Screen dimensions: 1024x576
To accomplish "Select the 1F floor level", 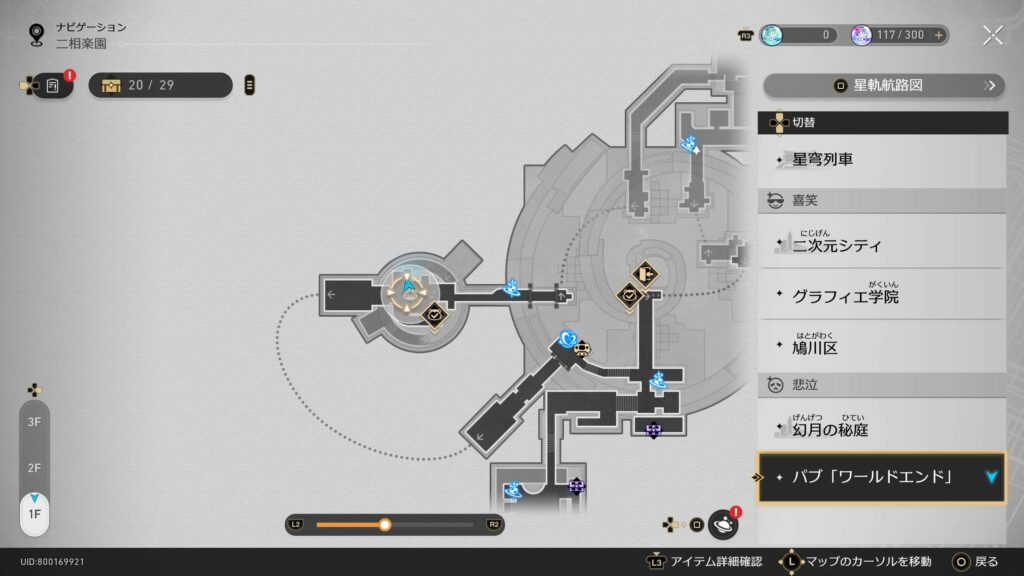I will [34, 514].
